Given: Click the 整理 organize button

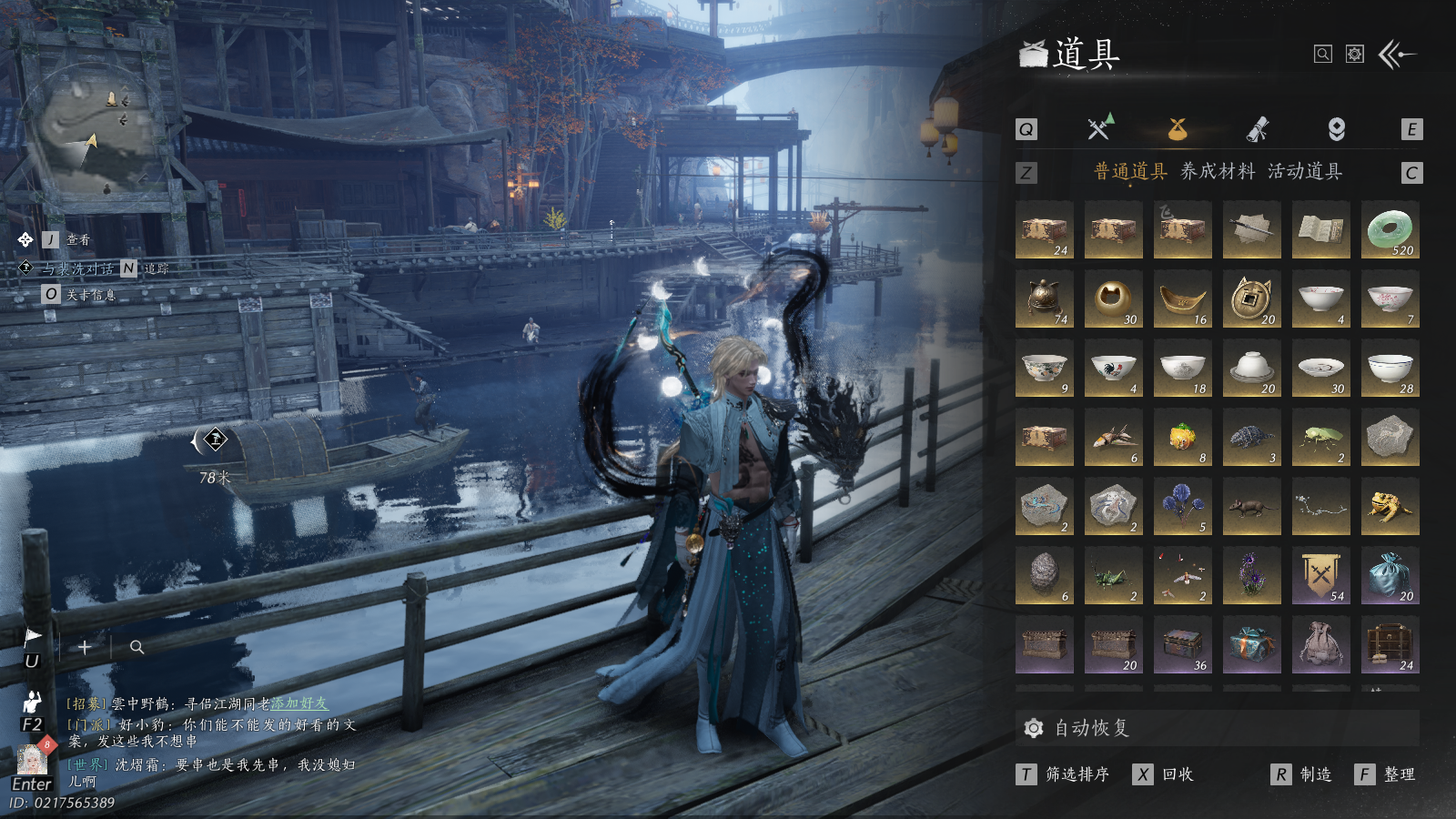Looking at the screenshot, I should pyautogui.click(x=1388, y=774).
